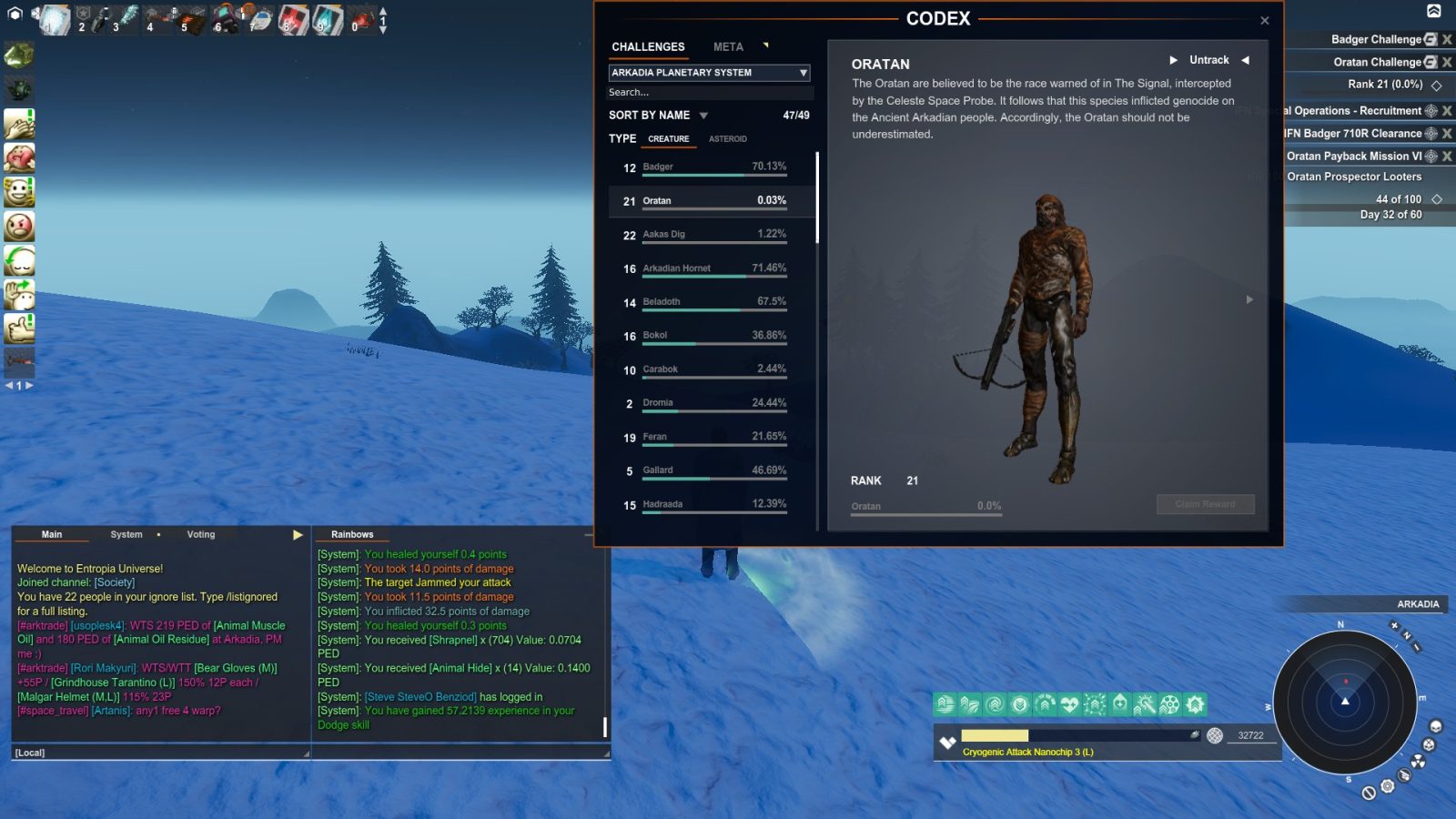The image size is (1456, 819).
Task: Click the Claim Reward button
Action: click(x=1205, y=504)
